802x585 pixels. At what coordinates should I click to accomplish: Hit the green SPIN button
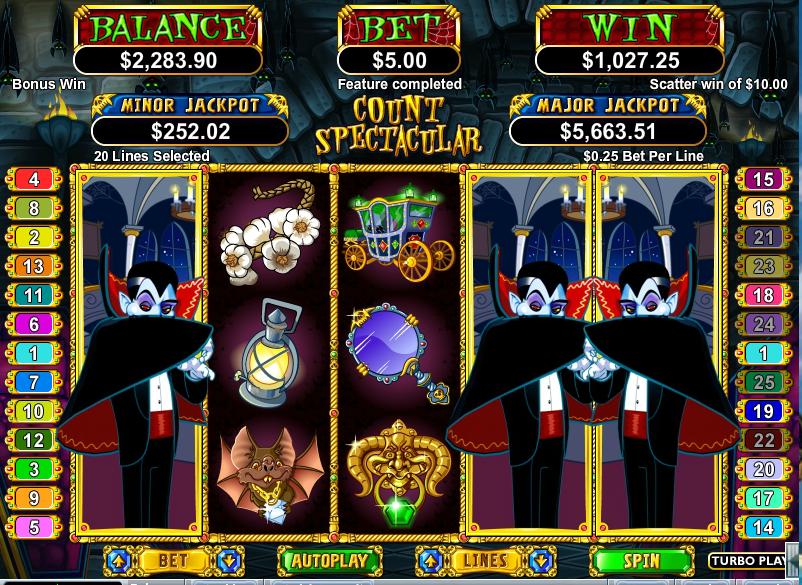pos(641,560)
